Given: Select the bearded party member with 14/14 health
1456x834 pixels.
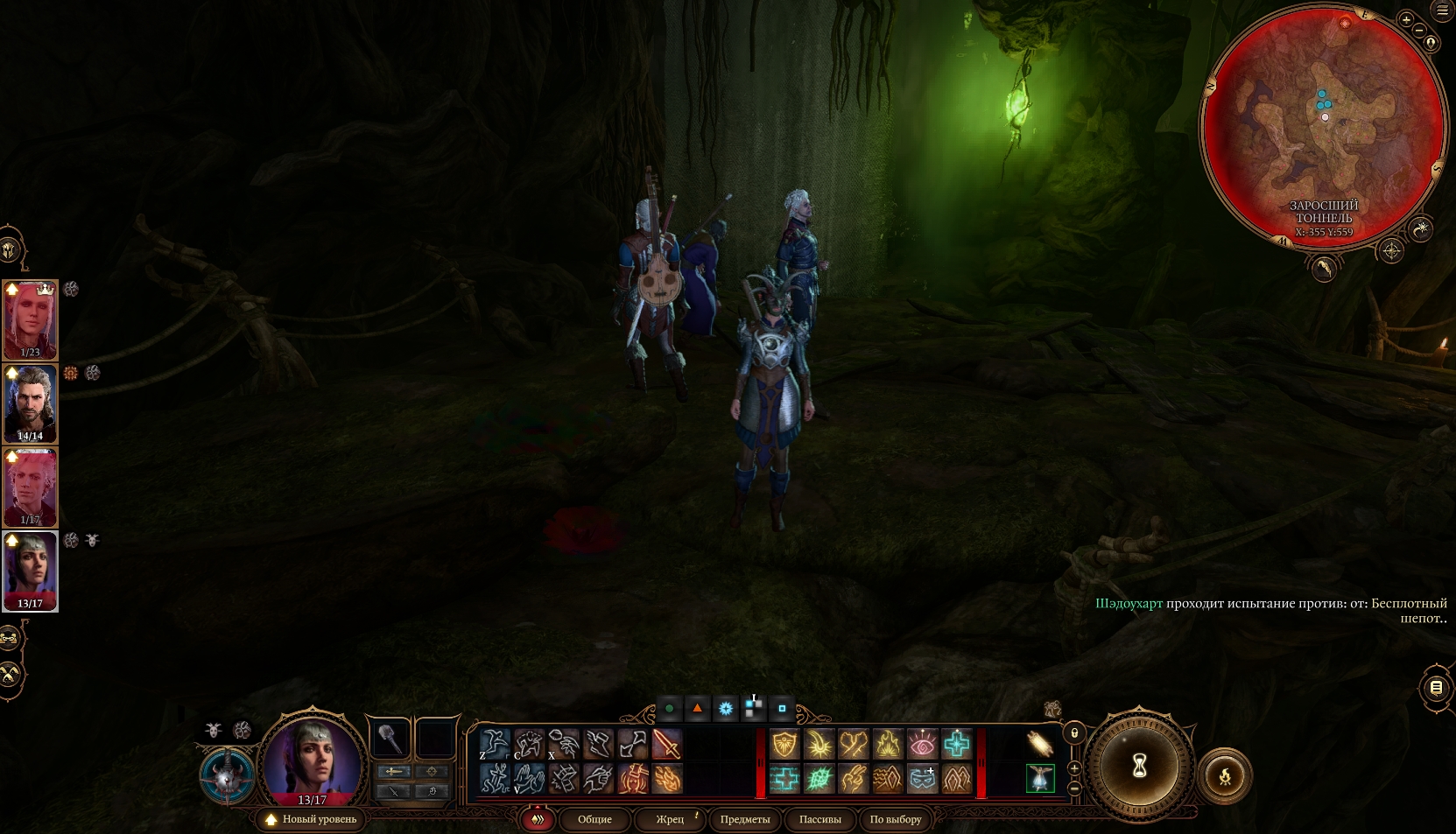Looking at the screenshot, I should point(31,403).
